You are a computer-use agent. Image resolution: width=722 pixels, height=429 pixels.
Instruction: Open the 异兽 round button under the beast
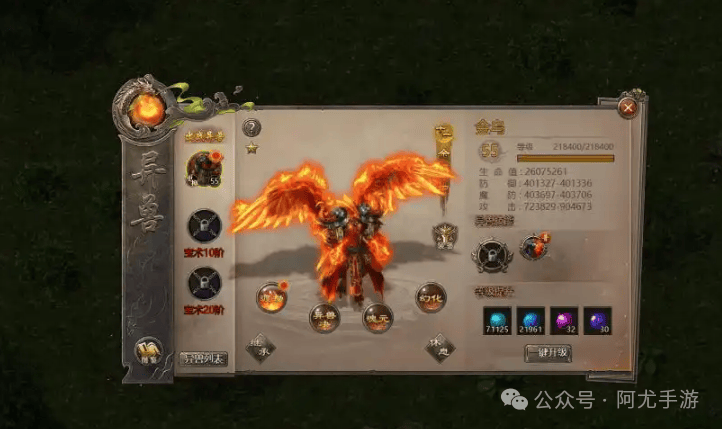pos(323,317)
